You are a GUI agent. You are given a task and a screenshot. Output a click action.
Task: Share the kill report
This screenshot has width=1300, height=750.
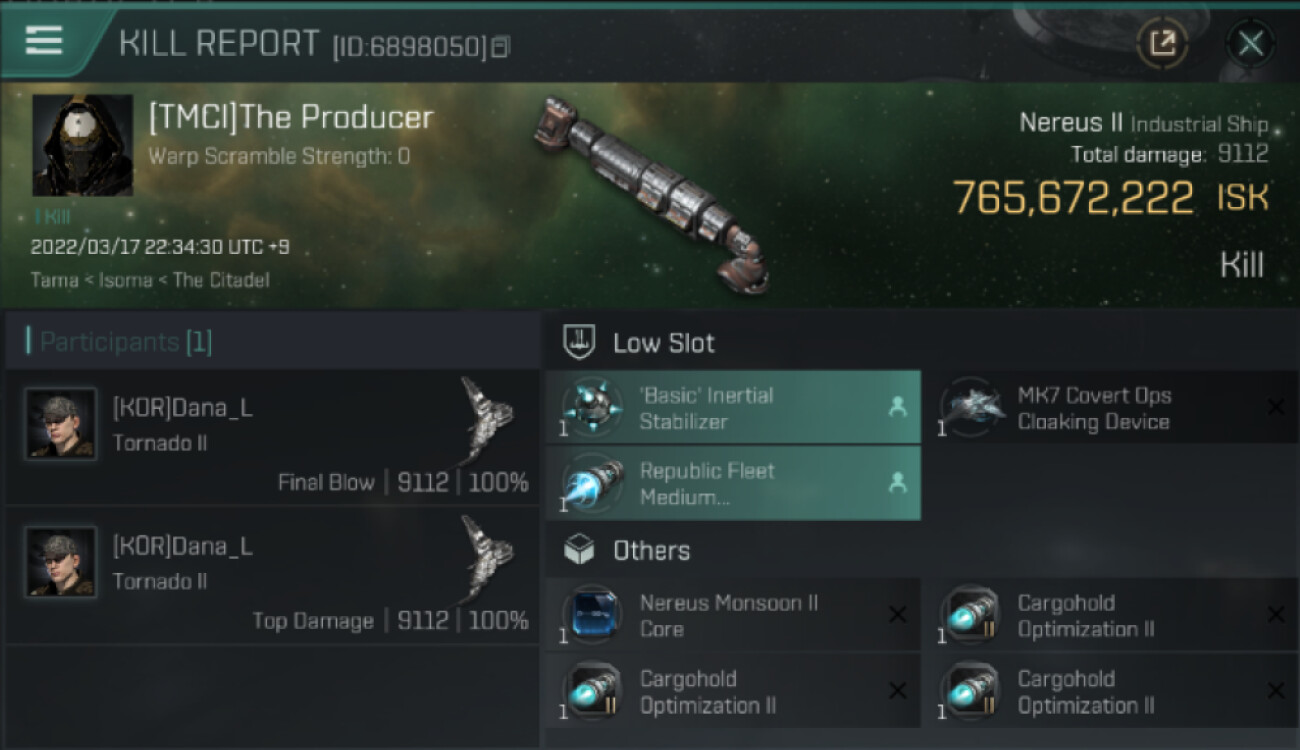[x=1162, y=43]
